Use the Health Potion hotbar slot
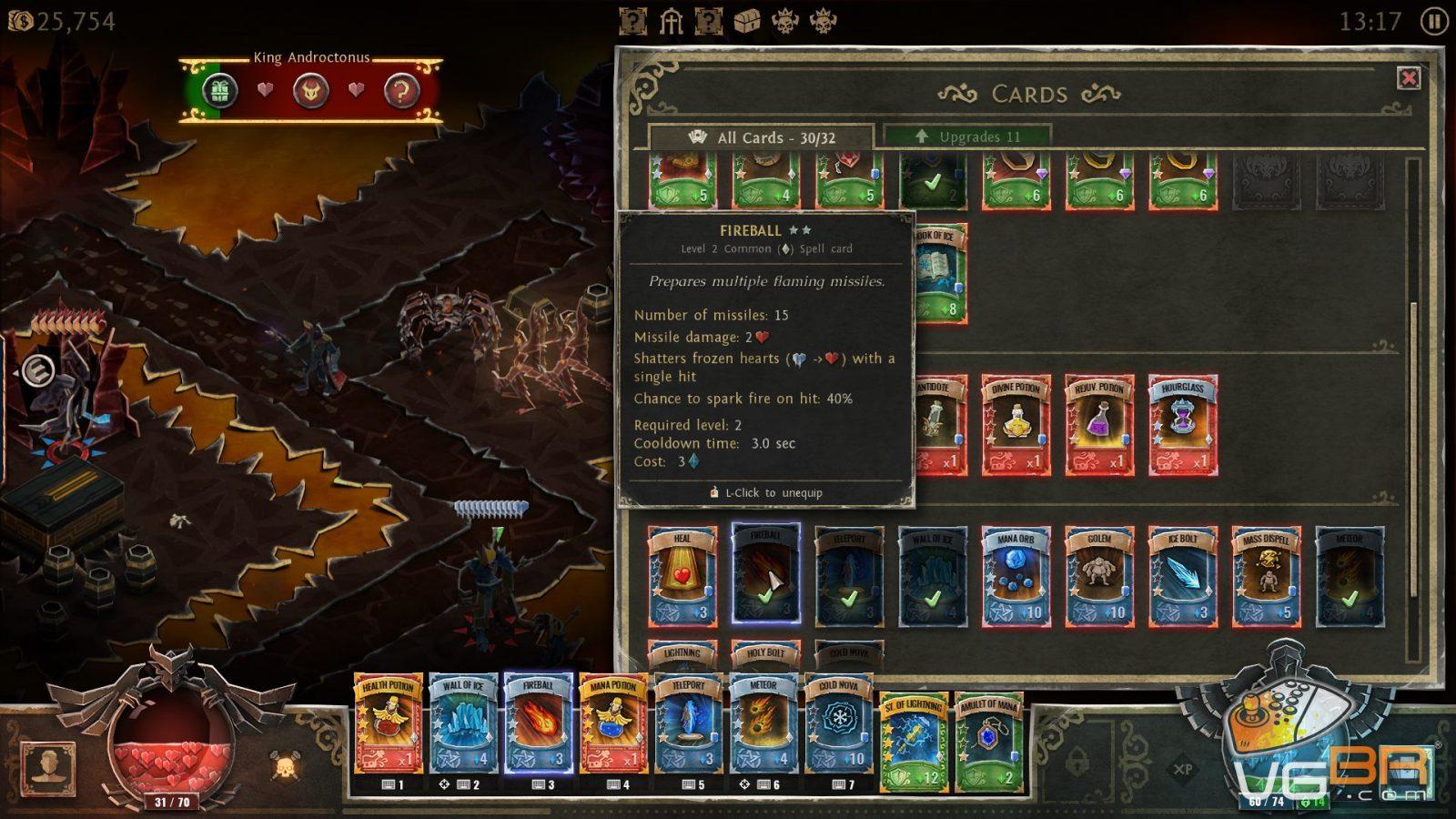 [389, 724]
